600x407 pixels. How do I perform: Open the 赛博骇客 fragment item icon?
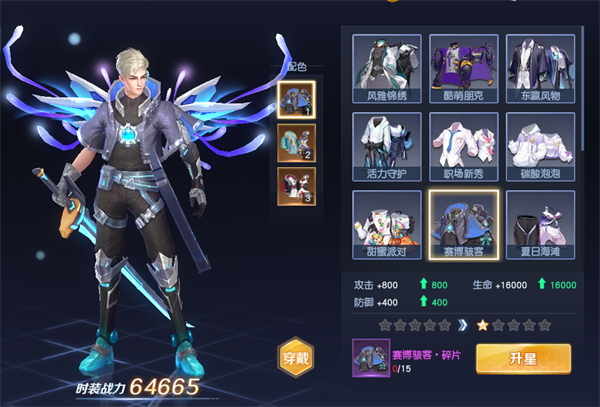[370, 357]
